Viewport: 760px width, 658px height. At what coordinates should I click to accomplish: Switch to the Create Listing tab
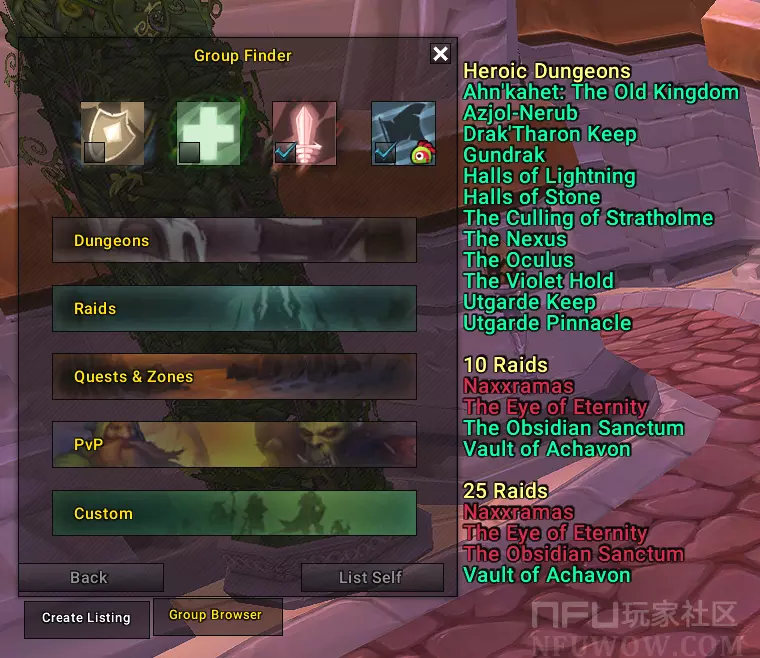(x=86, y=618)
